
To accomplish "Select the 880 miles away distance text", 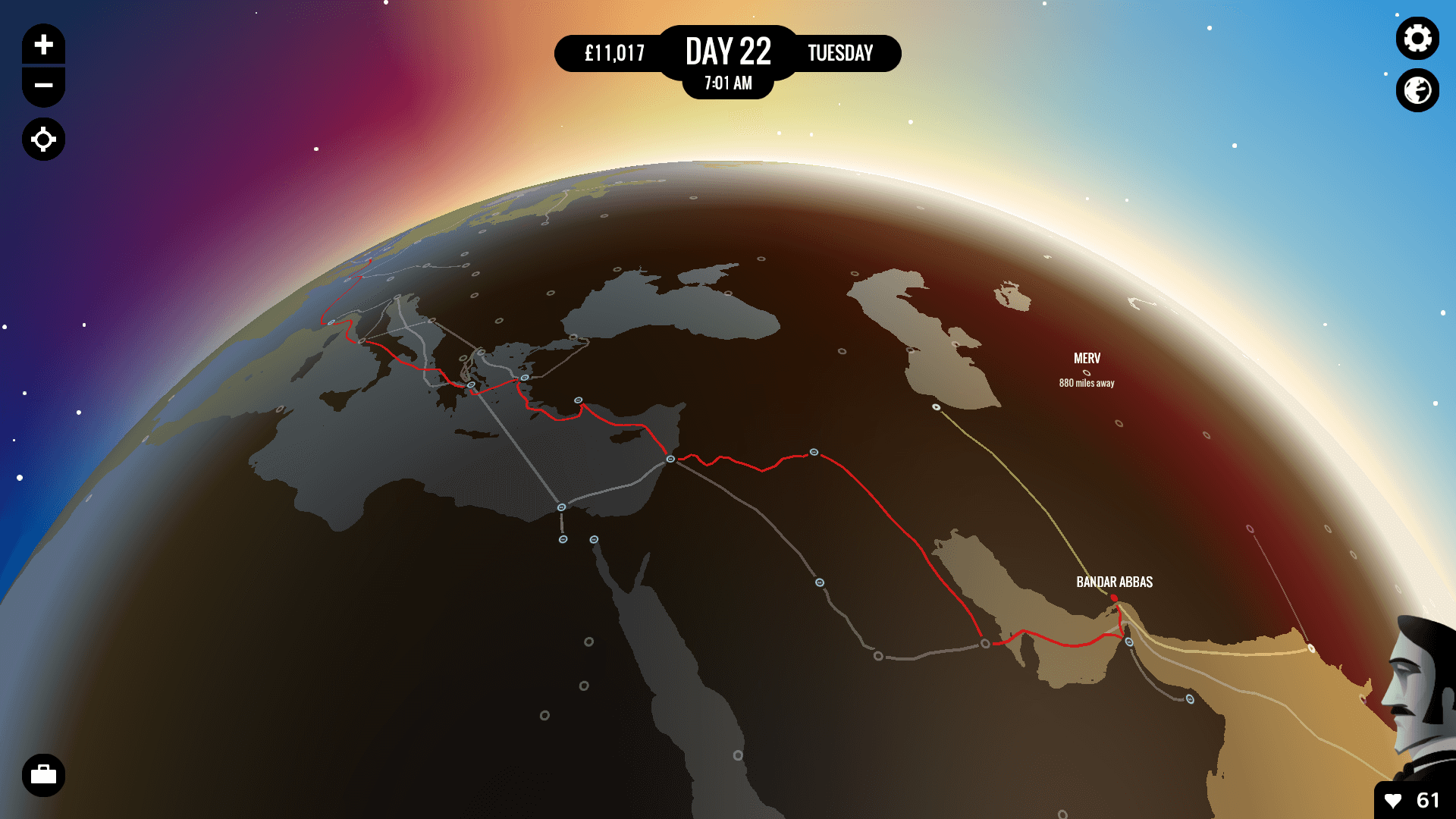I will [1087, 384].
